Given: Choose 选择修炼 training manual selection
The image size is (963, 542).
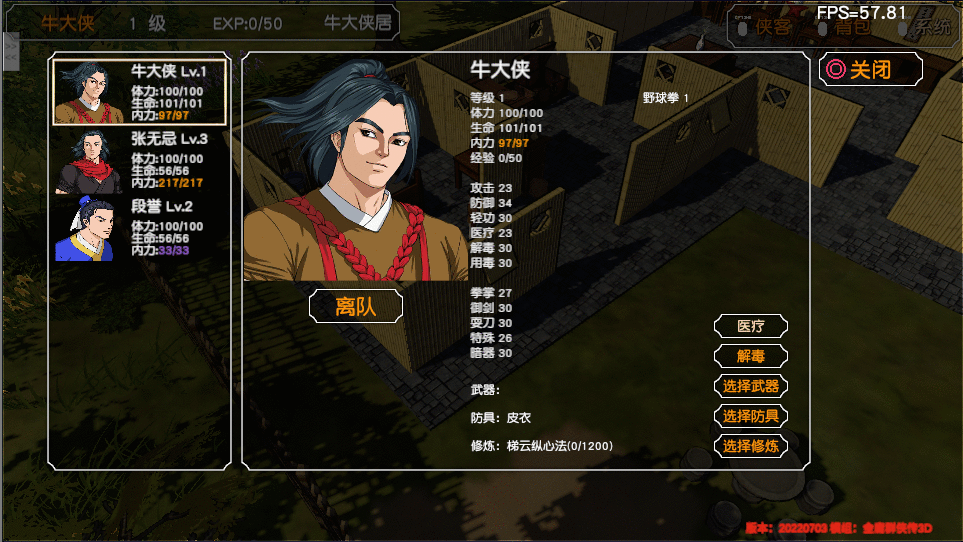Looking at the screenshot, I should [750, 446].
